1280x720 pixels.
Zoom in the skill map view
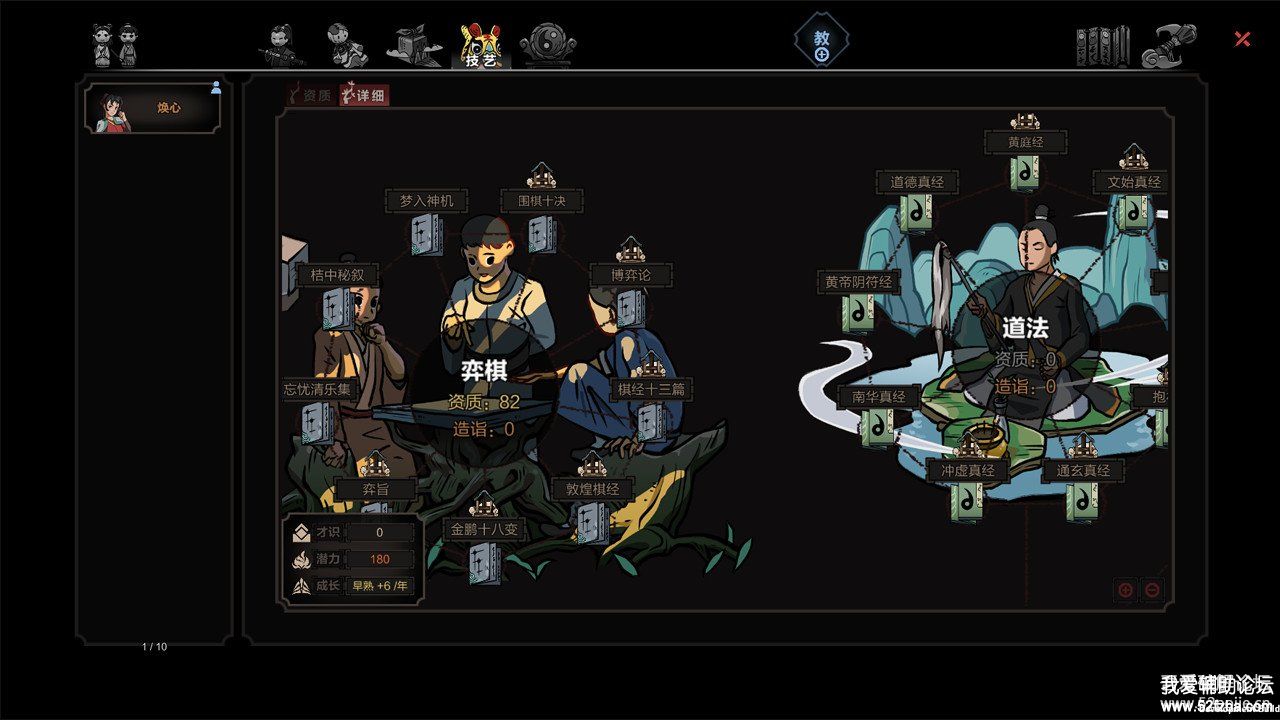pos(1125,590)
